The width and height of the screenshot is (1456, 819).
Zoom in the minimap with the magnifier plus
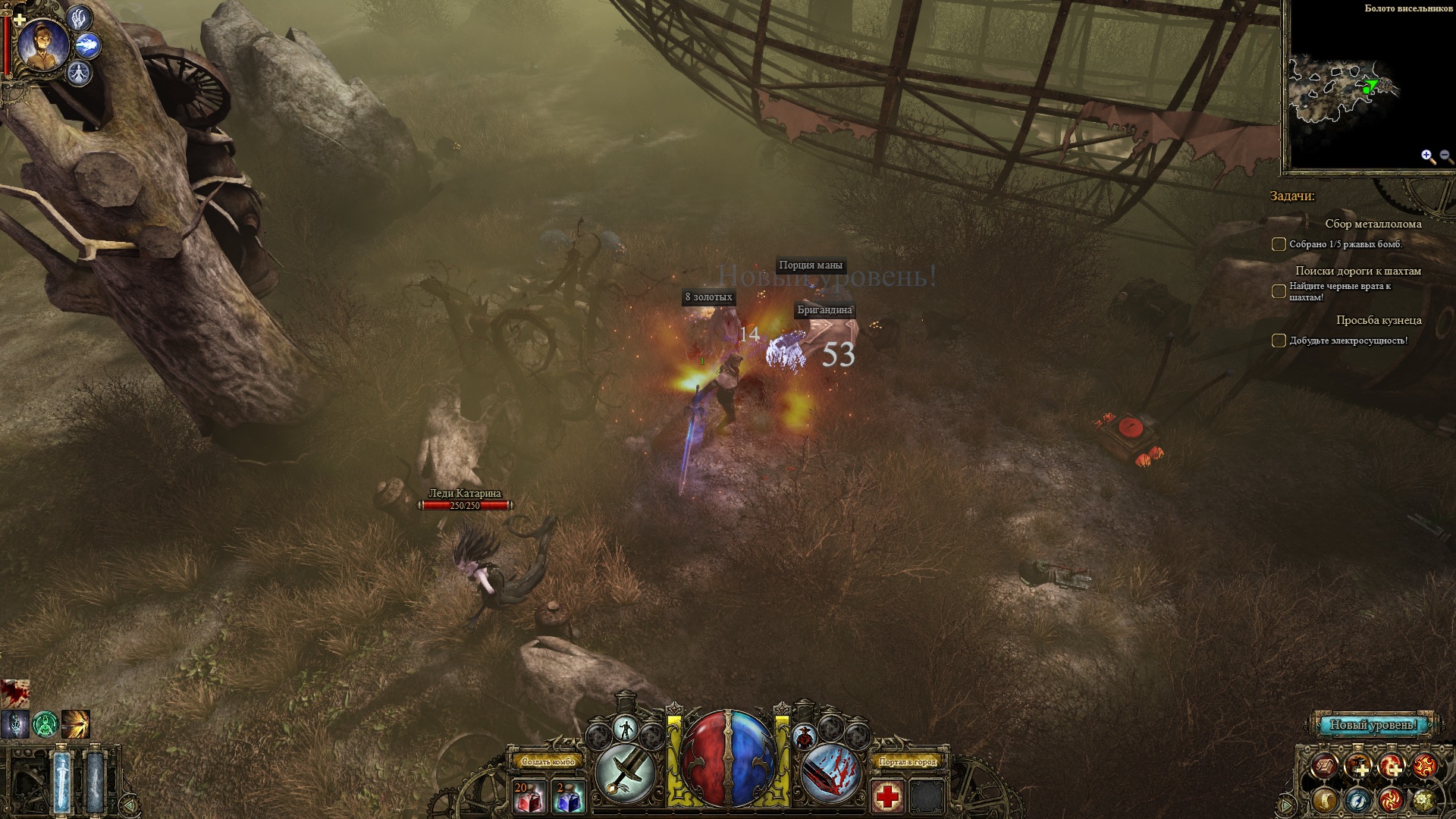[1428, 157]
